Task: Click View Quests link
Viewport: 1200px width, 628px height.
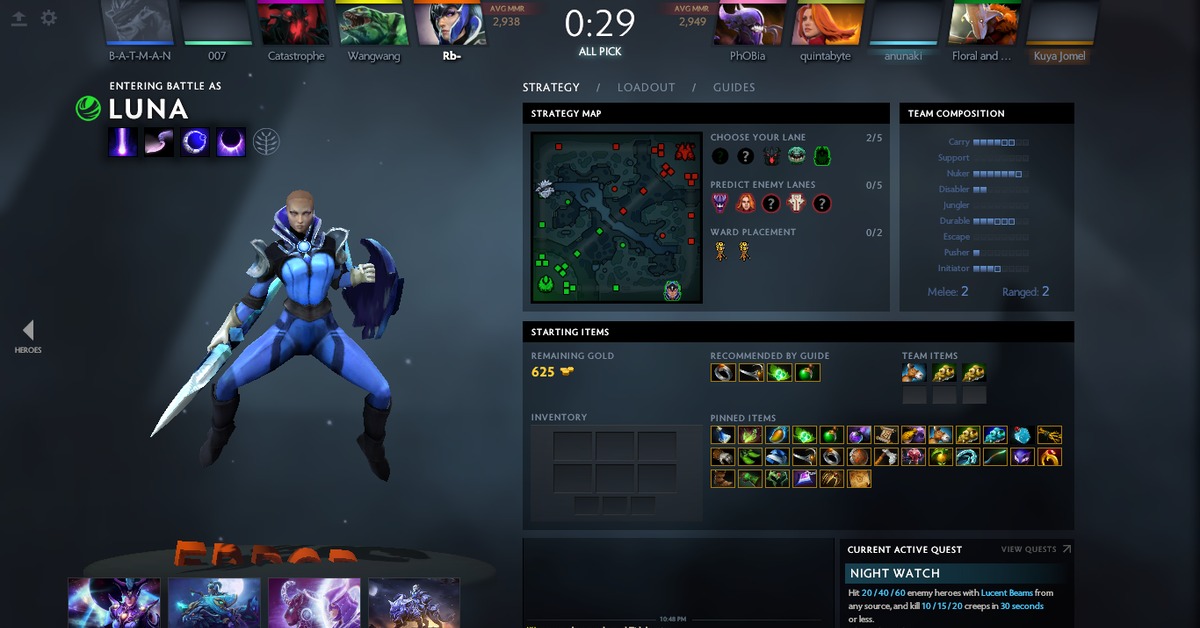Action: [1036, 549]
